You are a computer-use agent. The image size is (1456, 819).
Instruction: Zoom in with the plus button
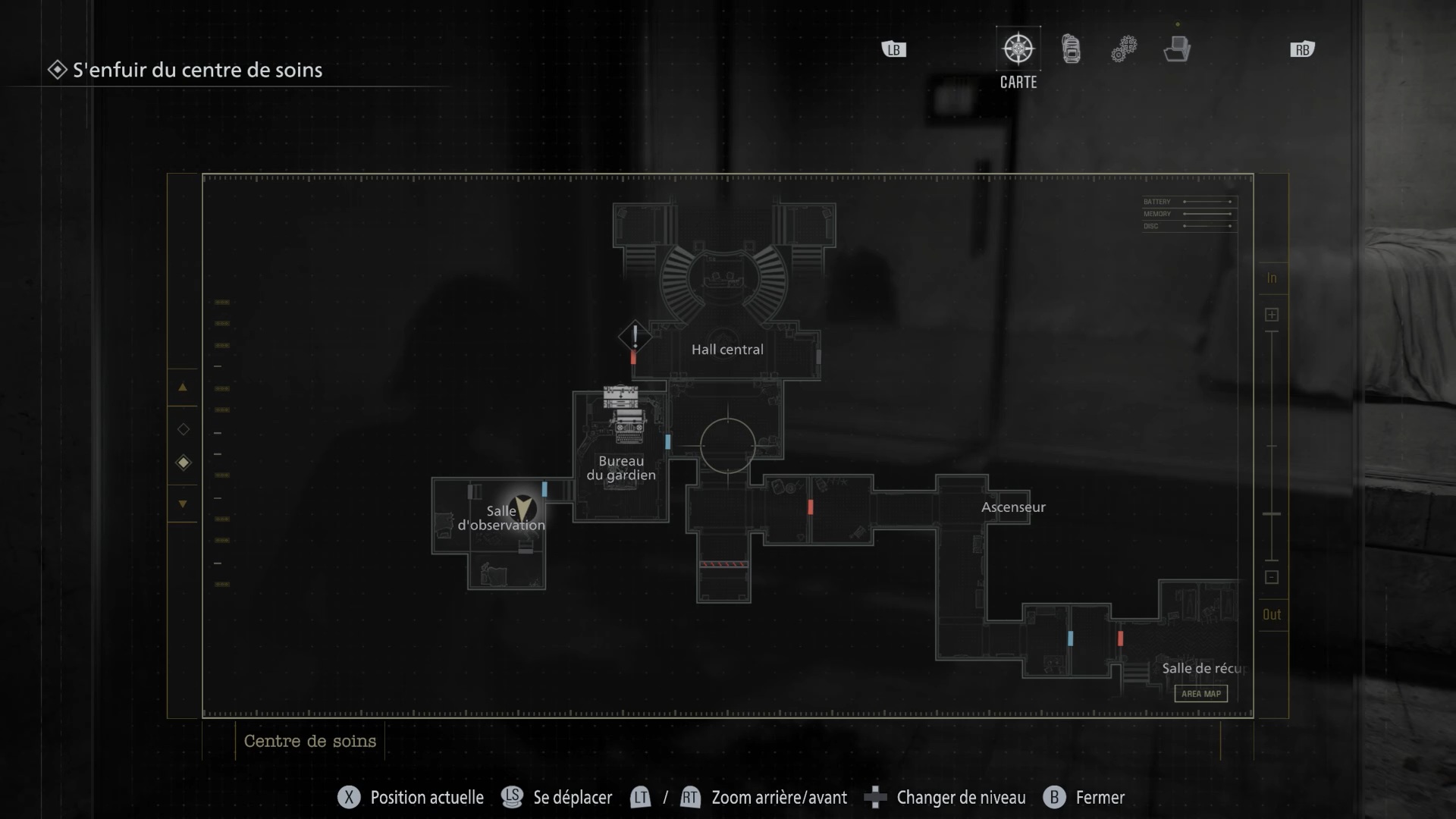pos(1272,315)
